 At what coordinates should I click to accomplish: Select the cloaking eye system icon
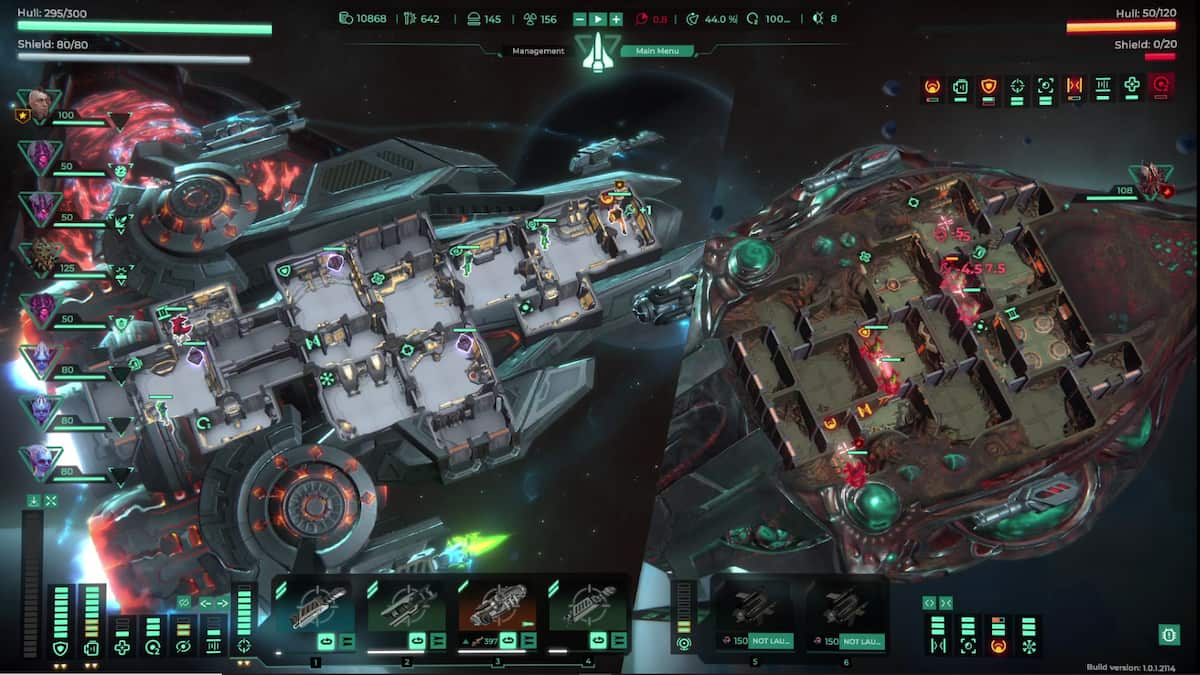(x=182, y=648)
